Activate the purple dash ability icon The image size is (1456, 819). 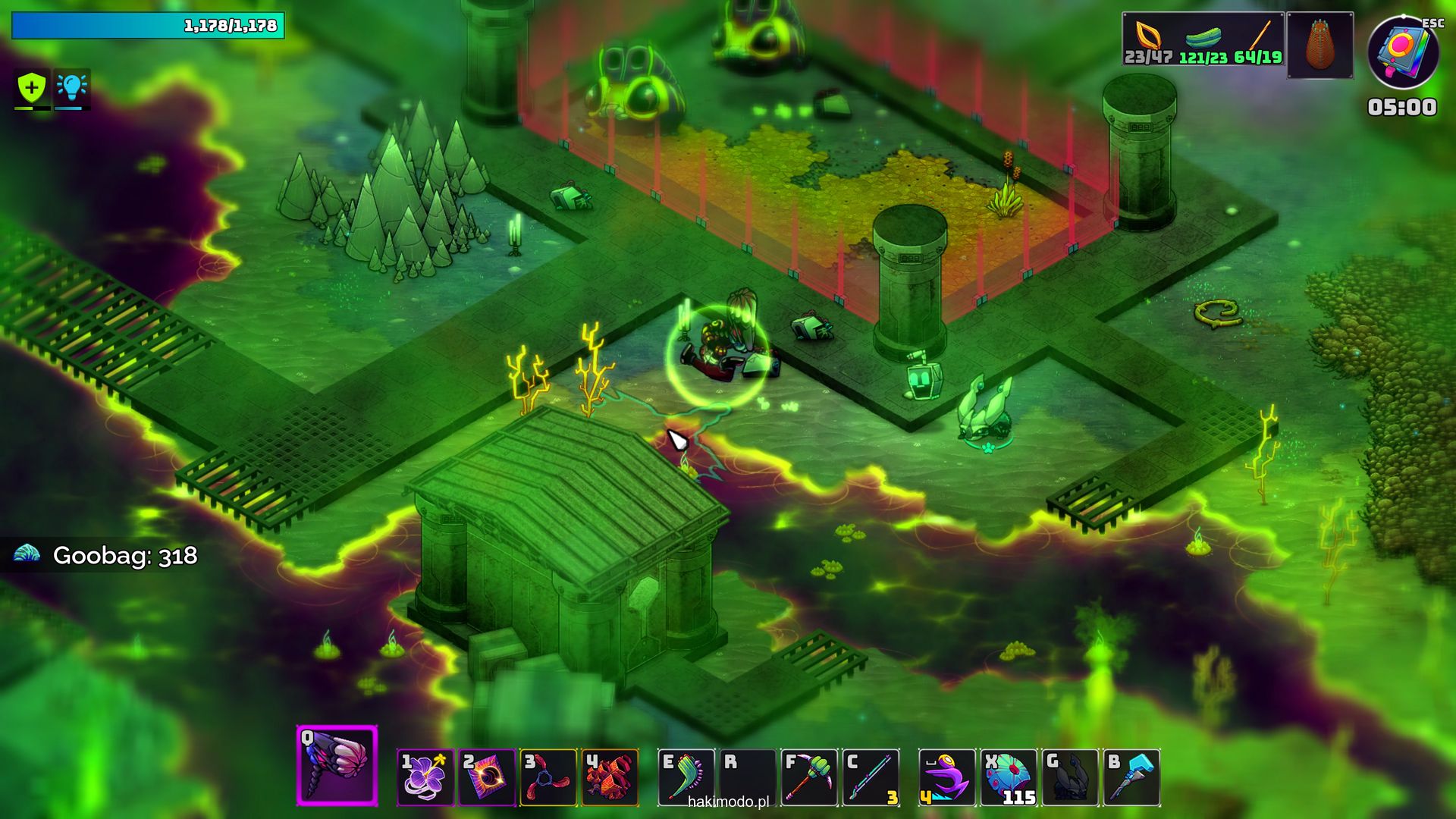tap(946, 777)
